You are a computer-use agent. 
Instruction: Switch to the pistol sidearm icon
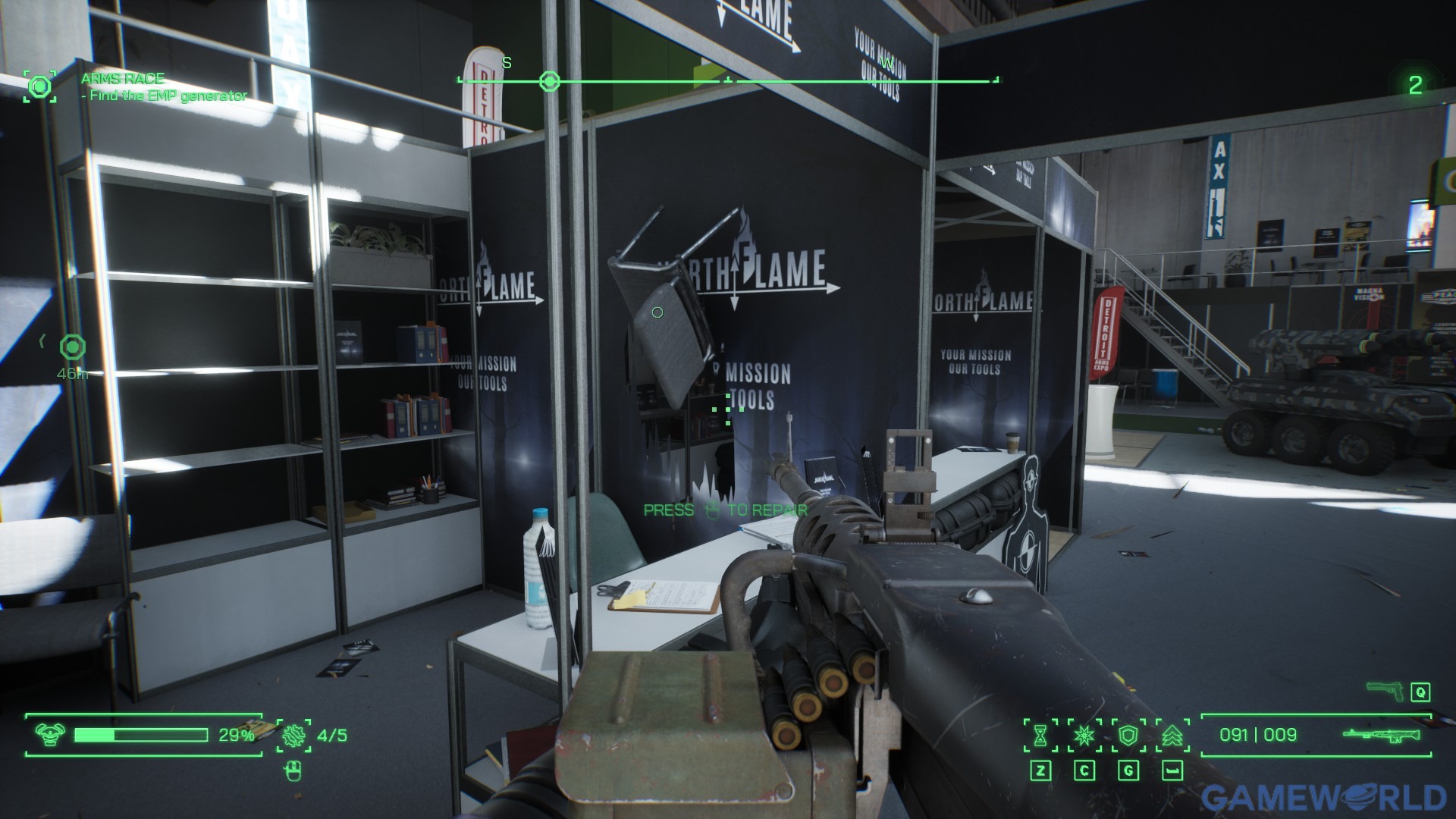pos(1385,691)
